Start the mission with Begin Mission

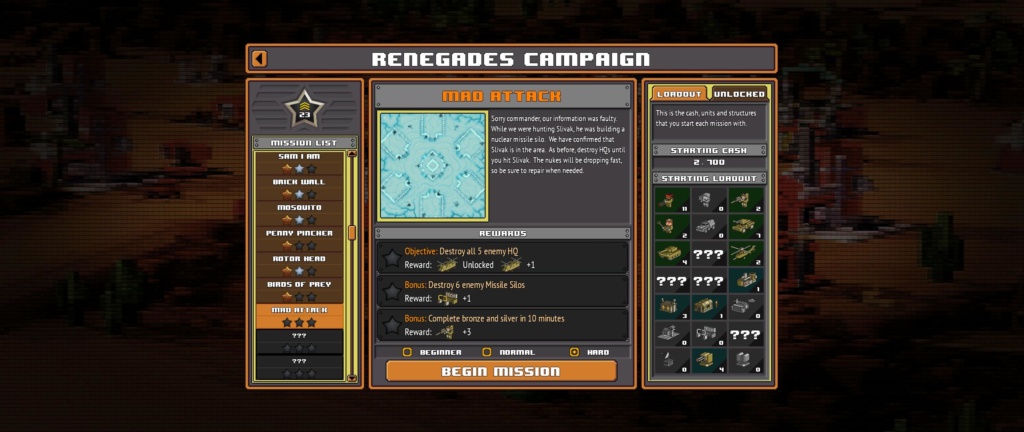coord(501,372)
